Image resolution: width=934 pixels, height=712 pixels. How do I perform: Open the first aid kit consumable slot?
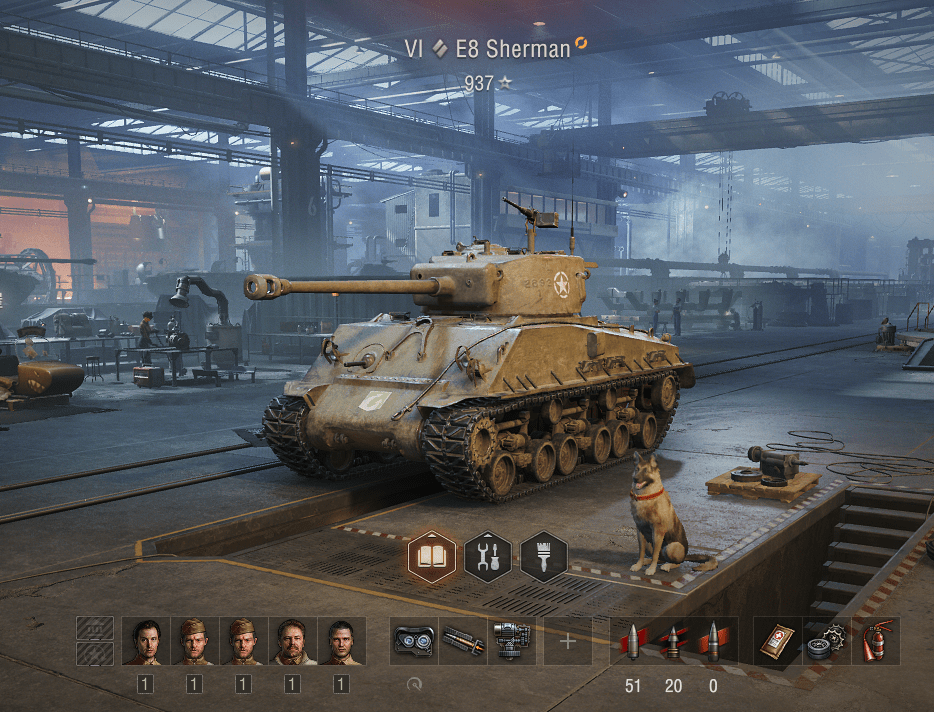coord(777,641)
